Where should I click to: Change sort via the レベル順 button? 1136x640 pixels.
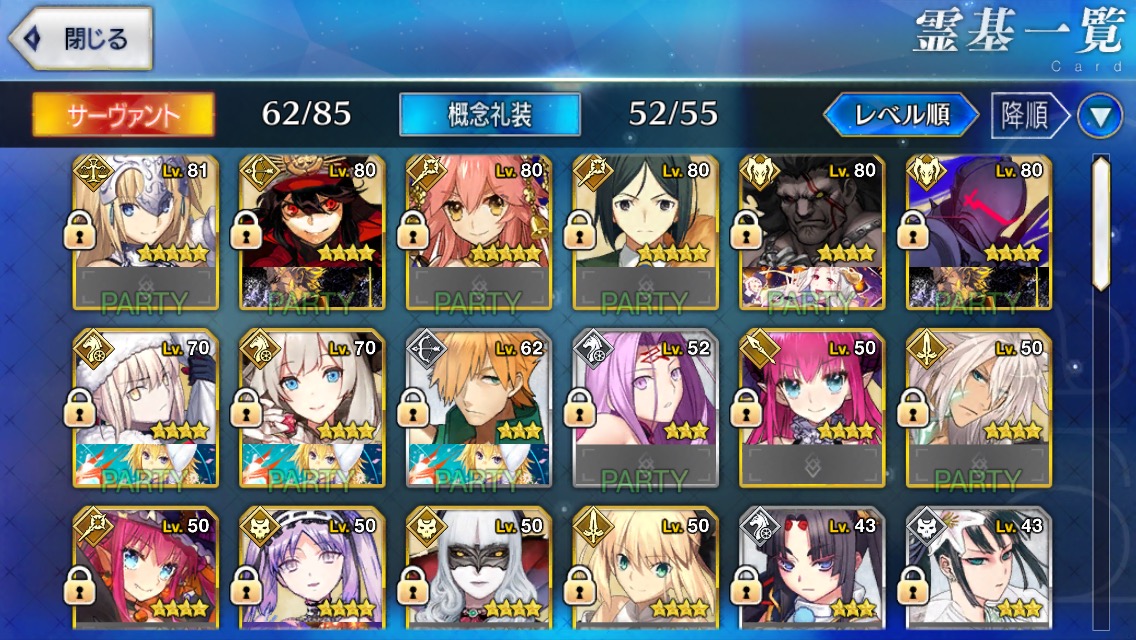point(900,115)
